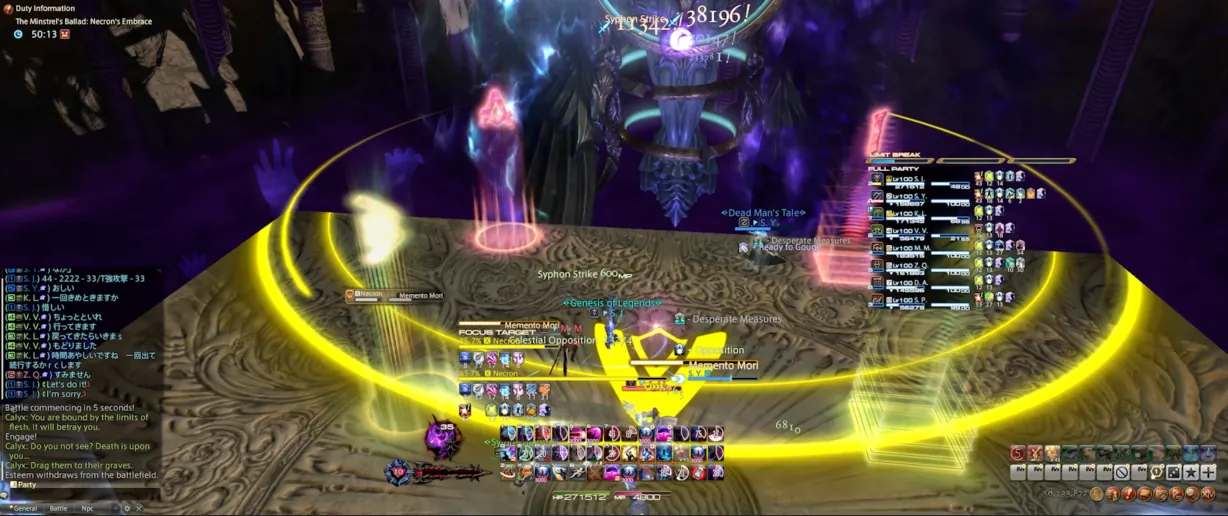
Task: Choose party member K. L. from party list
Action: pyautogui.click(x=920, y=213)
